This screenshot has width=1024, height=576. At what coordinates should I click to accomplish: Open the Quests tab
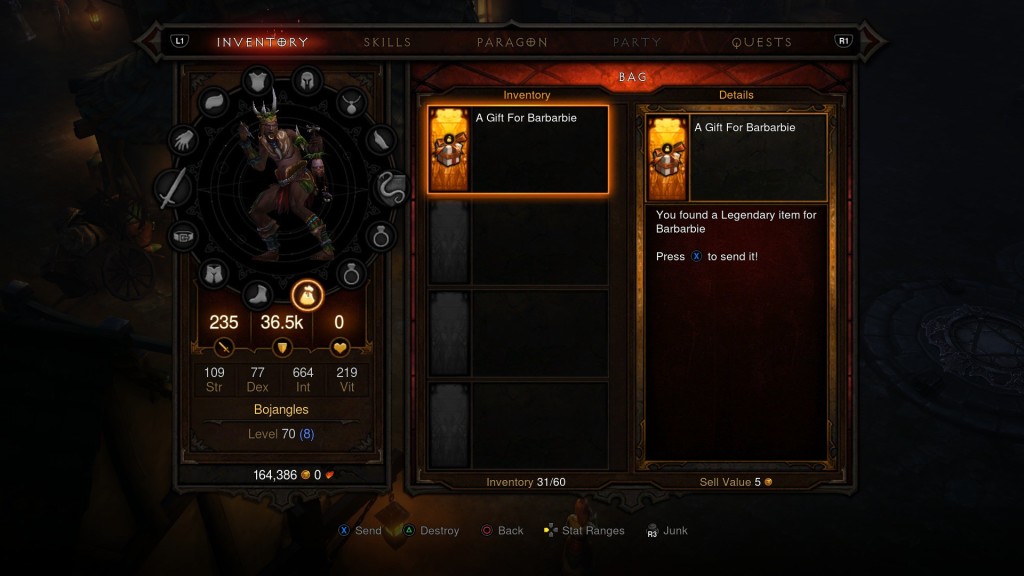761,42
